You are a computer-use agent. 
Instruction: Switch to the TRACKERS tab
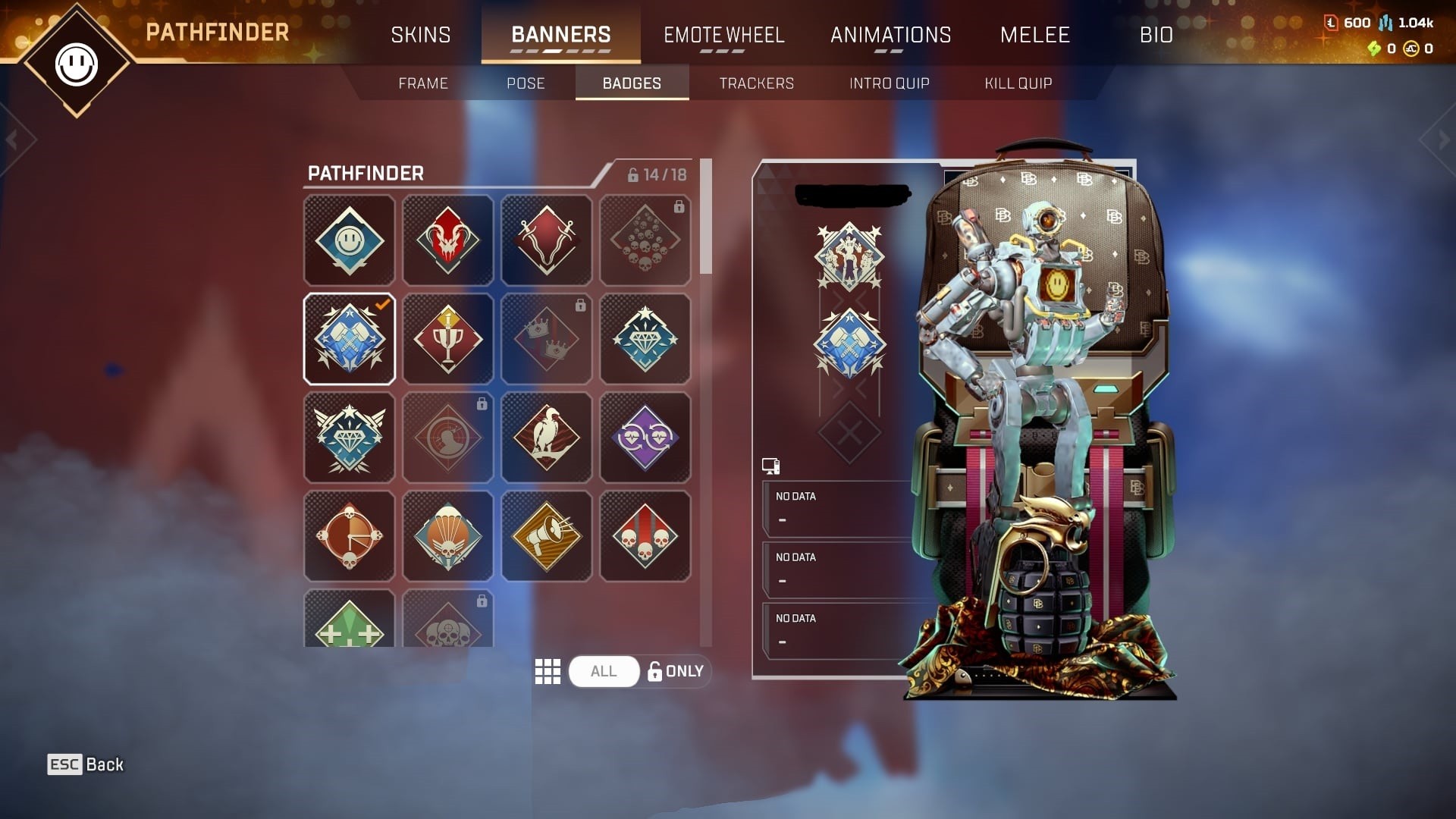(756, 83)
